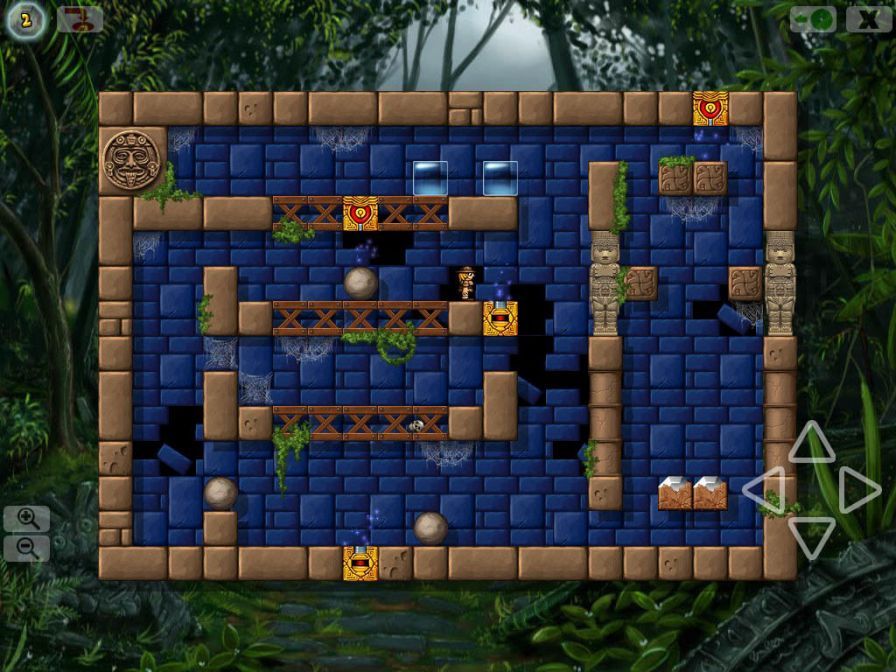Move down with the down arrow
The height and width of the screenshot is (672, 896).
click(811, 536)
